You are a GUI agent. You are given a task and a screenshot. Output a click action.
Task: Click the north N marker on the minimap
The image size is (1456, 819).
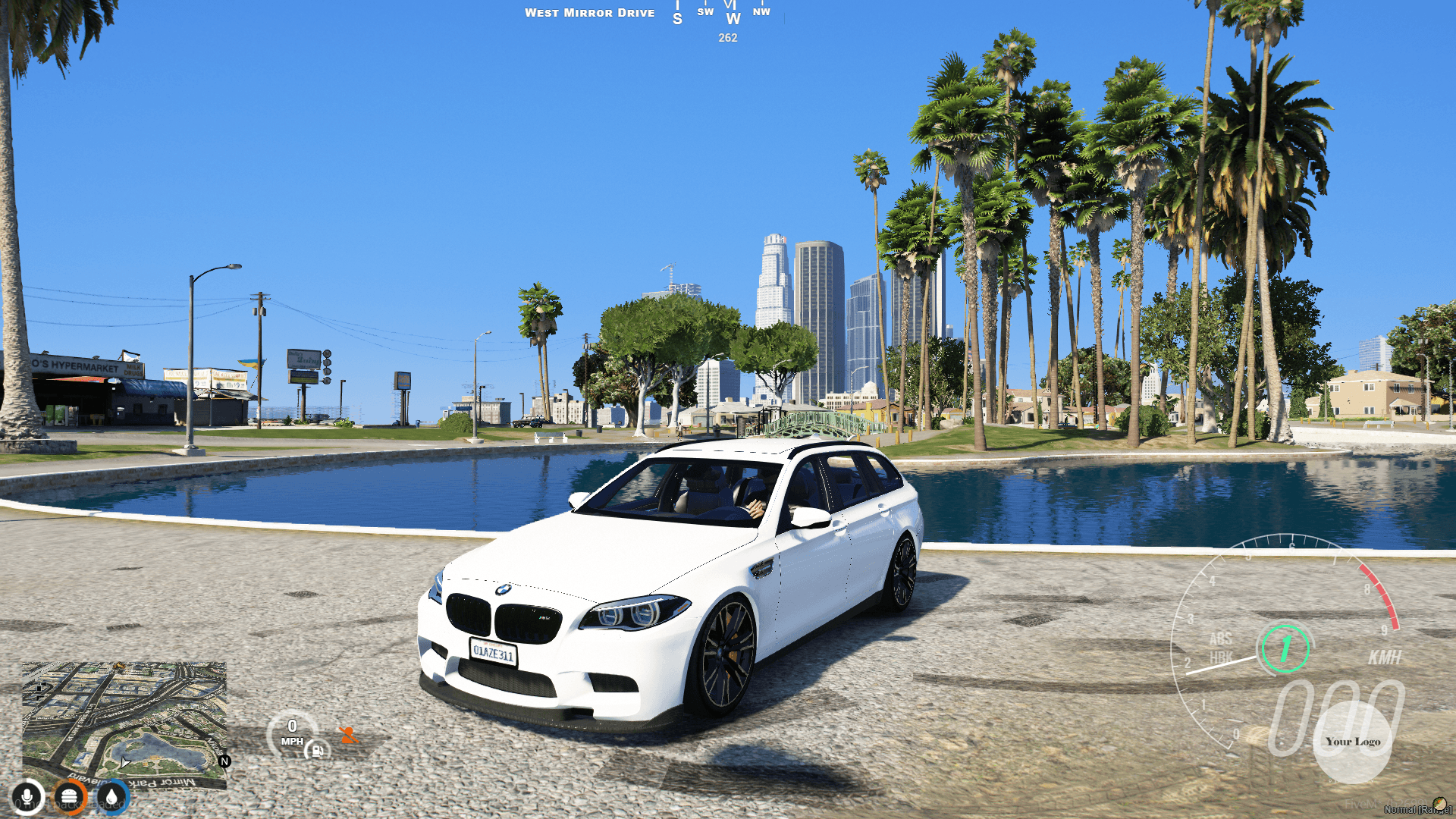[x=224, y=761]
